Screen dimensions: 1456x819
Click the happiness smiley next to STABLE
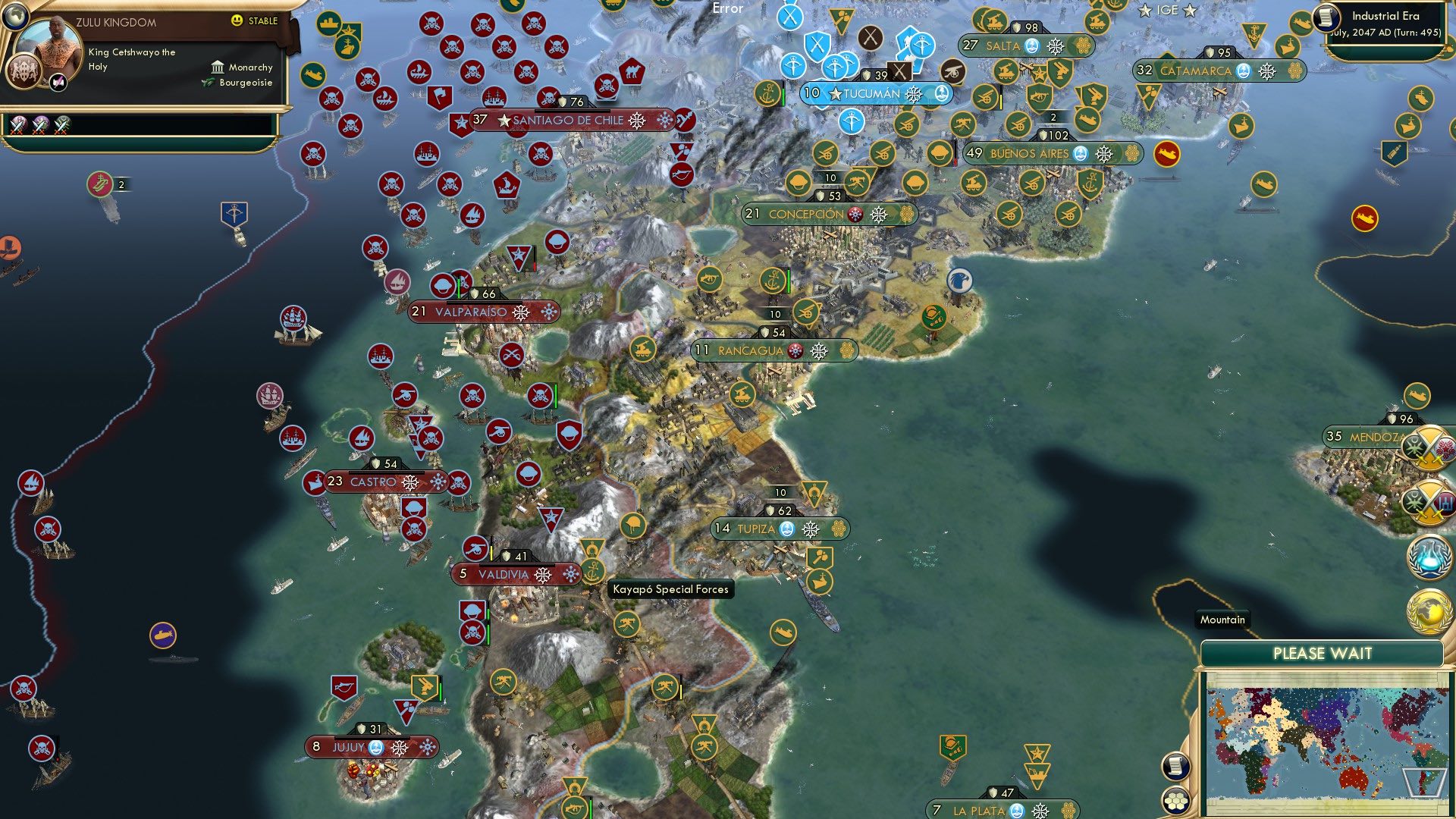coord(237,22)
